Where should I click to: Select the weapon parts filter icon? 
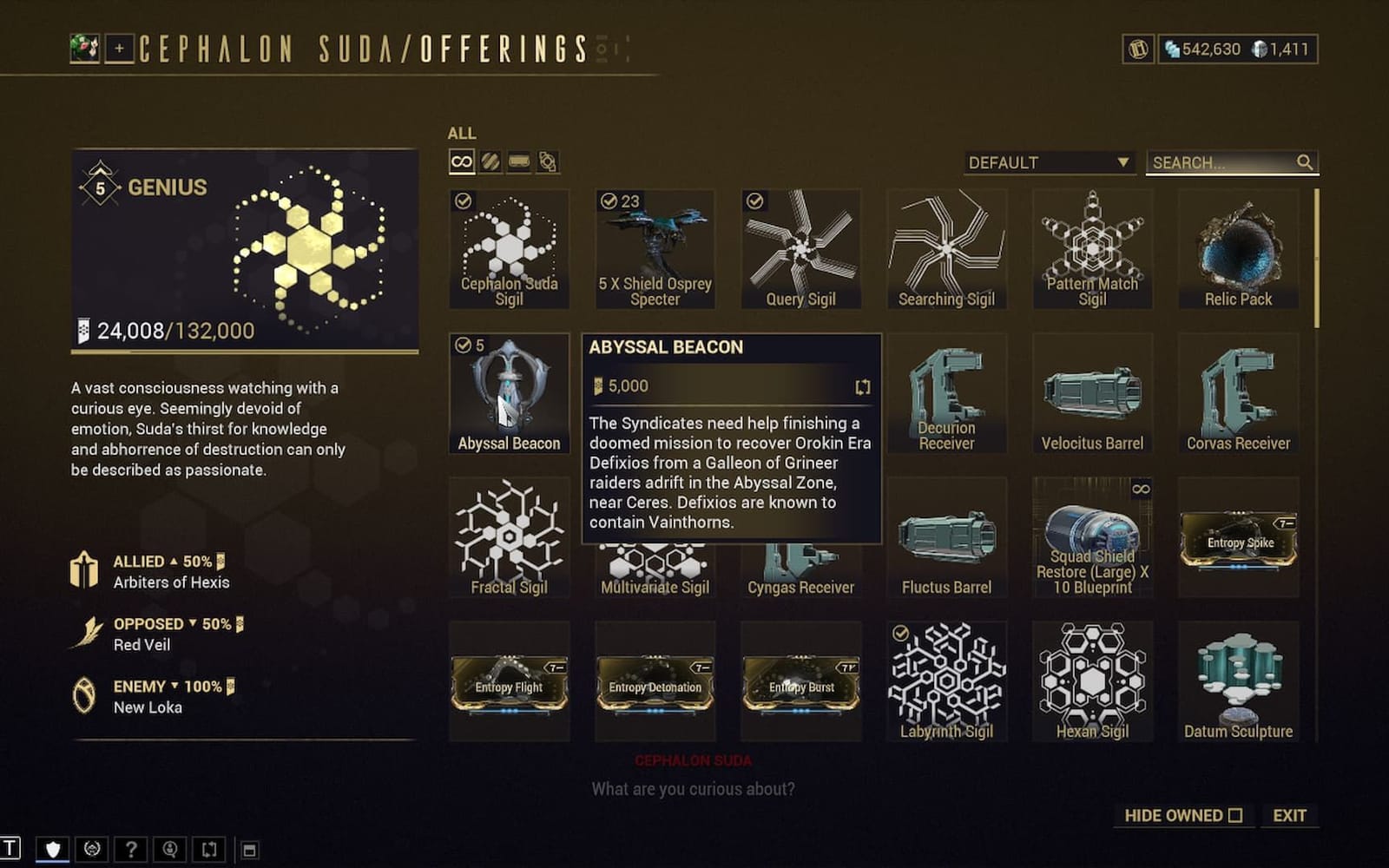click(x=521, y=161)
